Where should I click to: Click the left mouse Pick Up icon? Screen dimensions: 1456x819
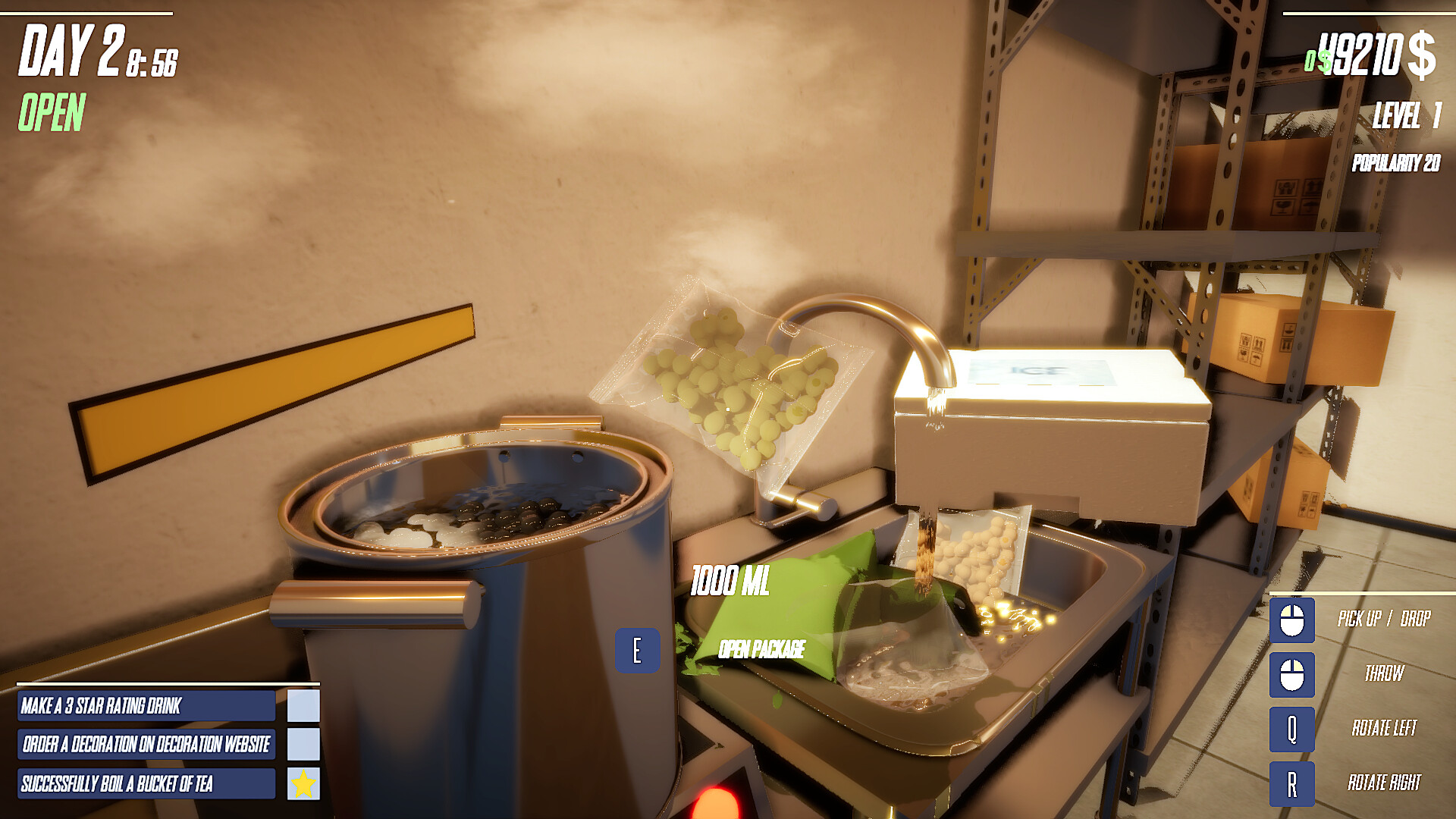pos(1291,619)
